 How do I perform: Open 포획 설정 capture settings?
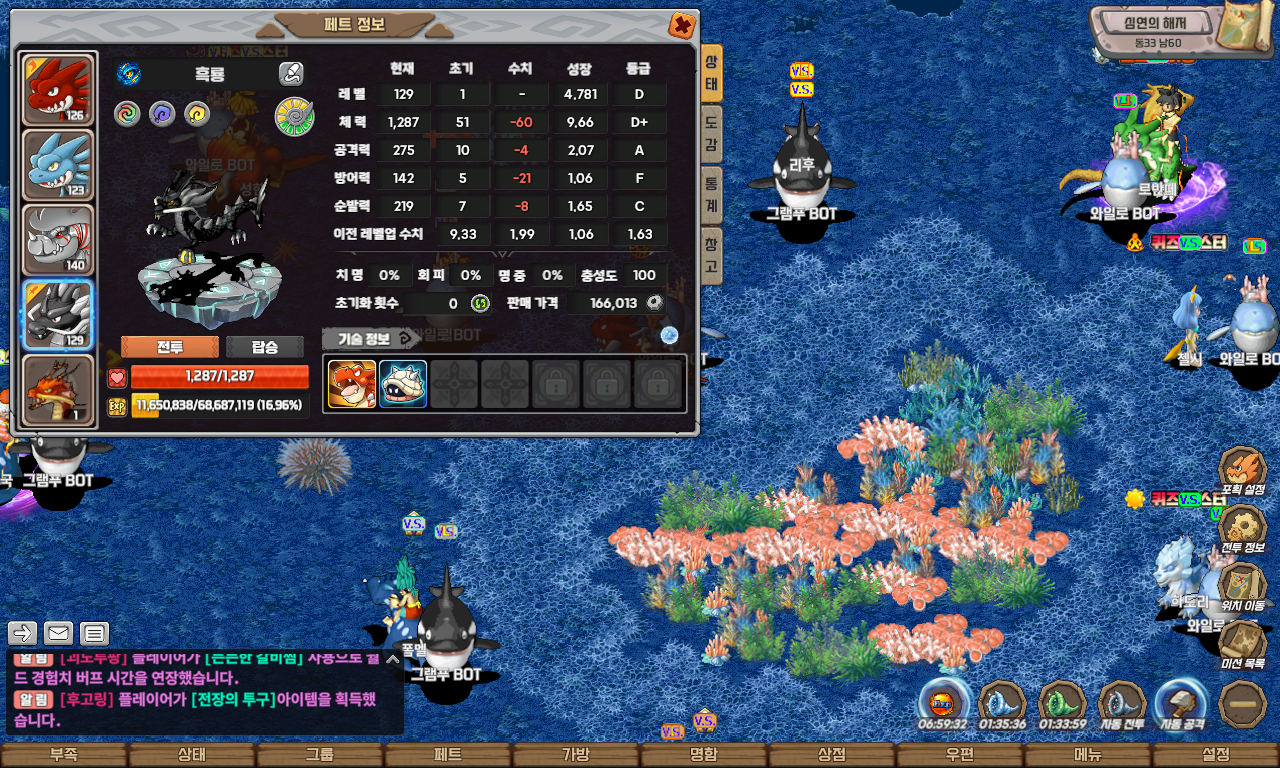click(x=1244, y=472)
